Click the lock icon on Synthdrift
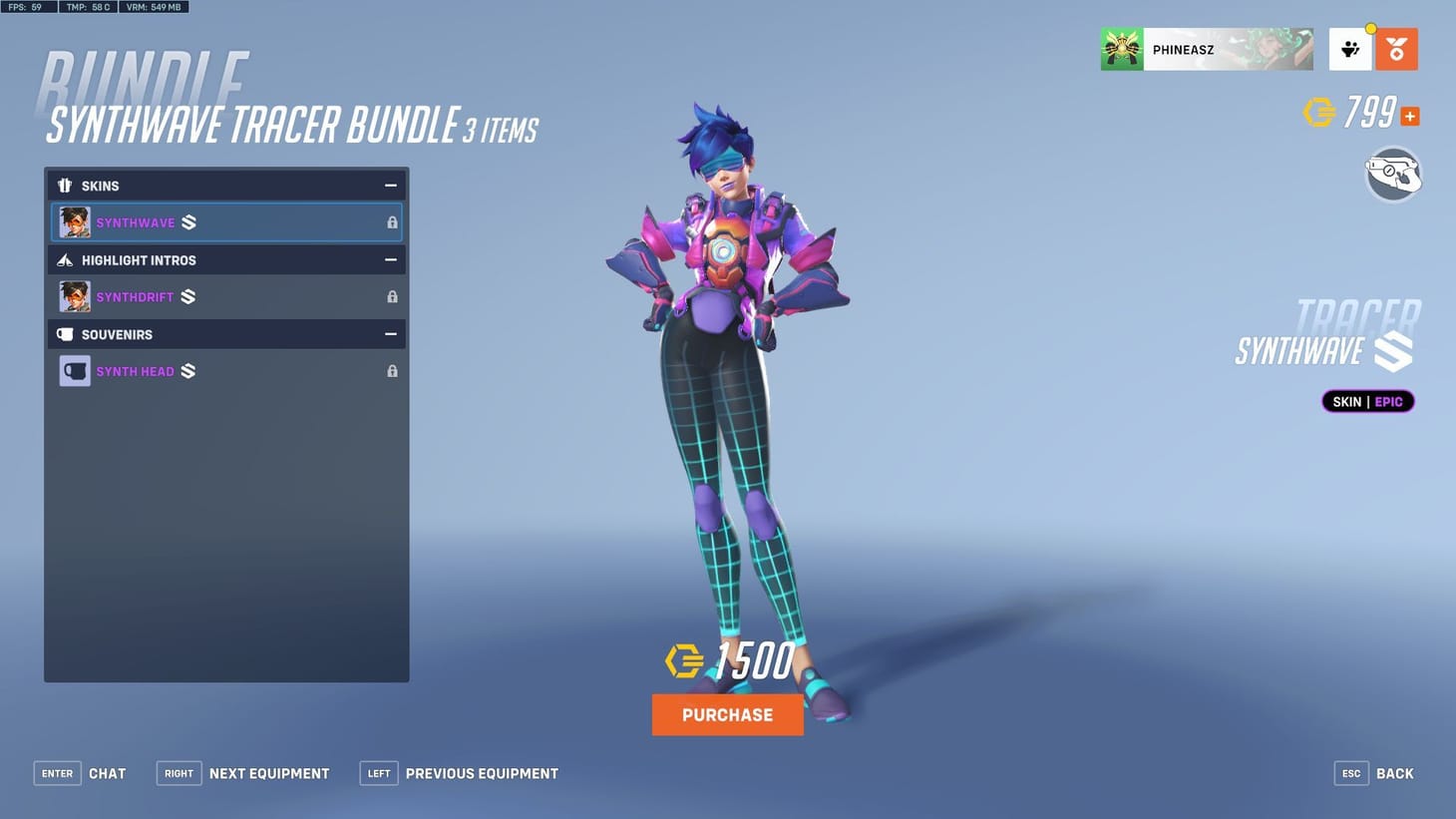 [392, 296]
